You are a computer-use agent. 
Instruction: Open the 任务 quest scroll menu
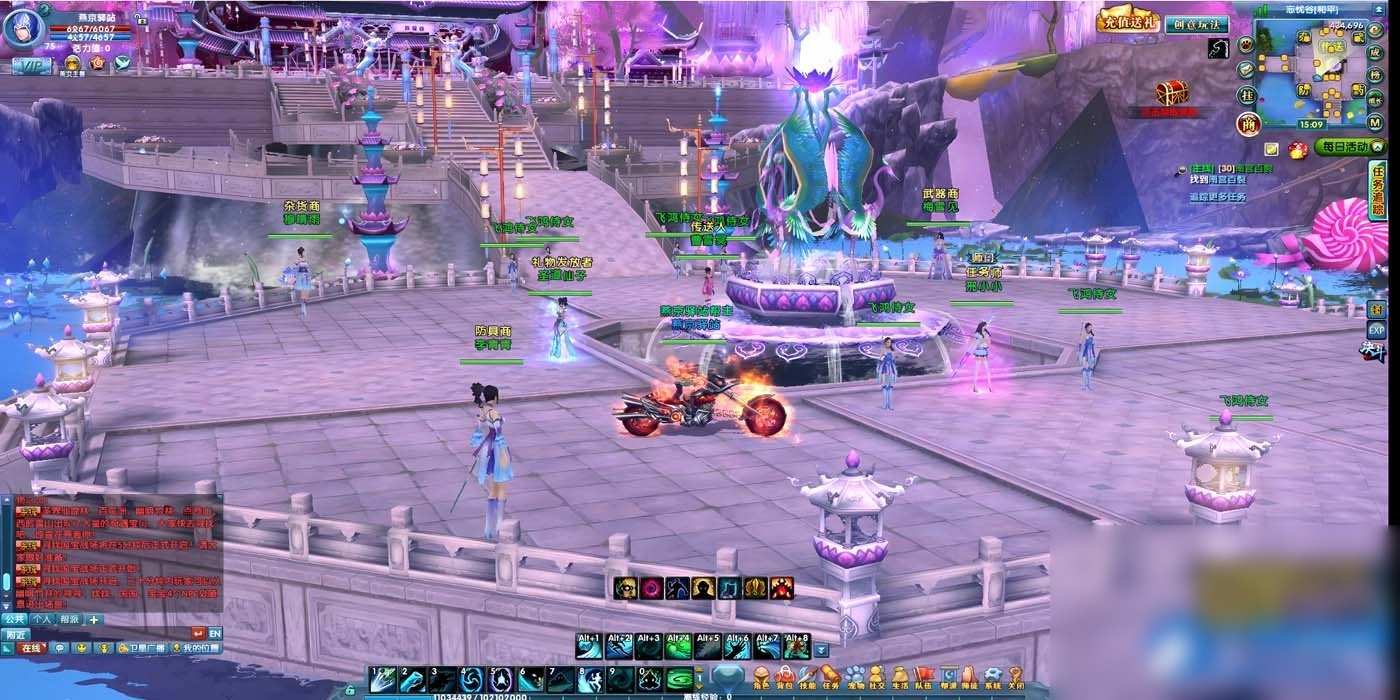pyautogui.click(x=832, y=679)
